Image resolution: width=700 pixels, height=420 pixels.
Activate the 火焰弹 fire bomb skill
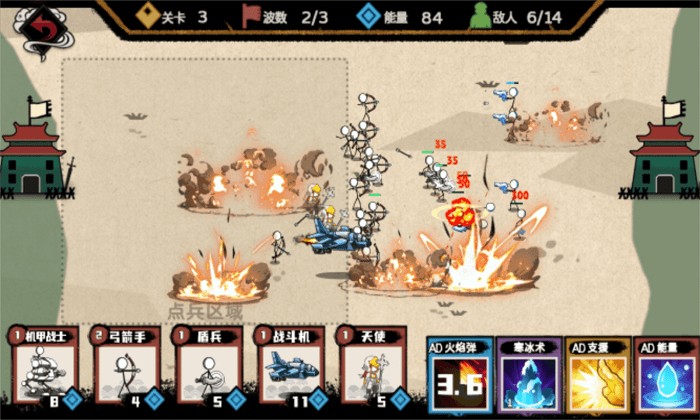(x=460, y=378)
